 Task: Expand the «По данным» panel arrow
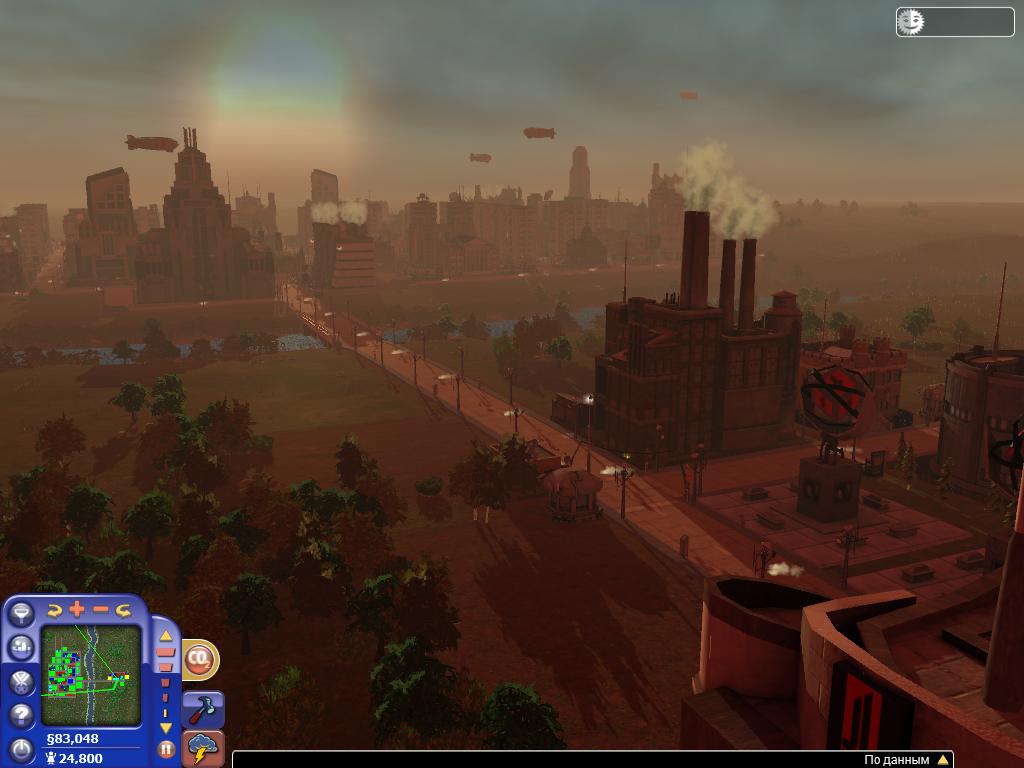tap(942, 760)
